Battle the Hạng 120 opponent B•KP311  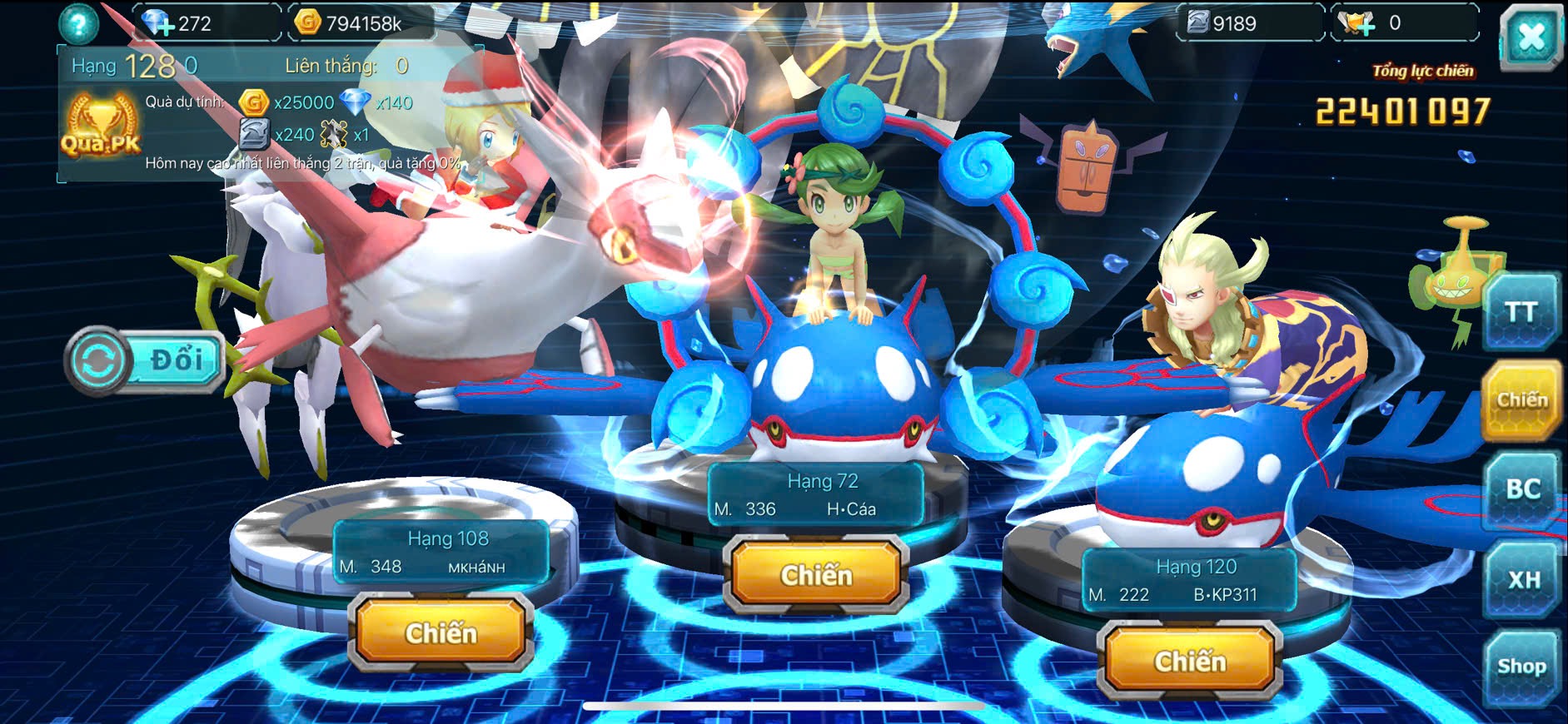click(x=1190, y=662)
